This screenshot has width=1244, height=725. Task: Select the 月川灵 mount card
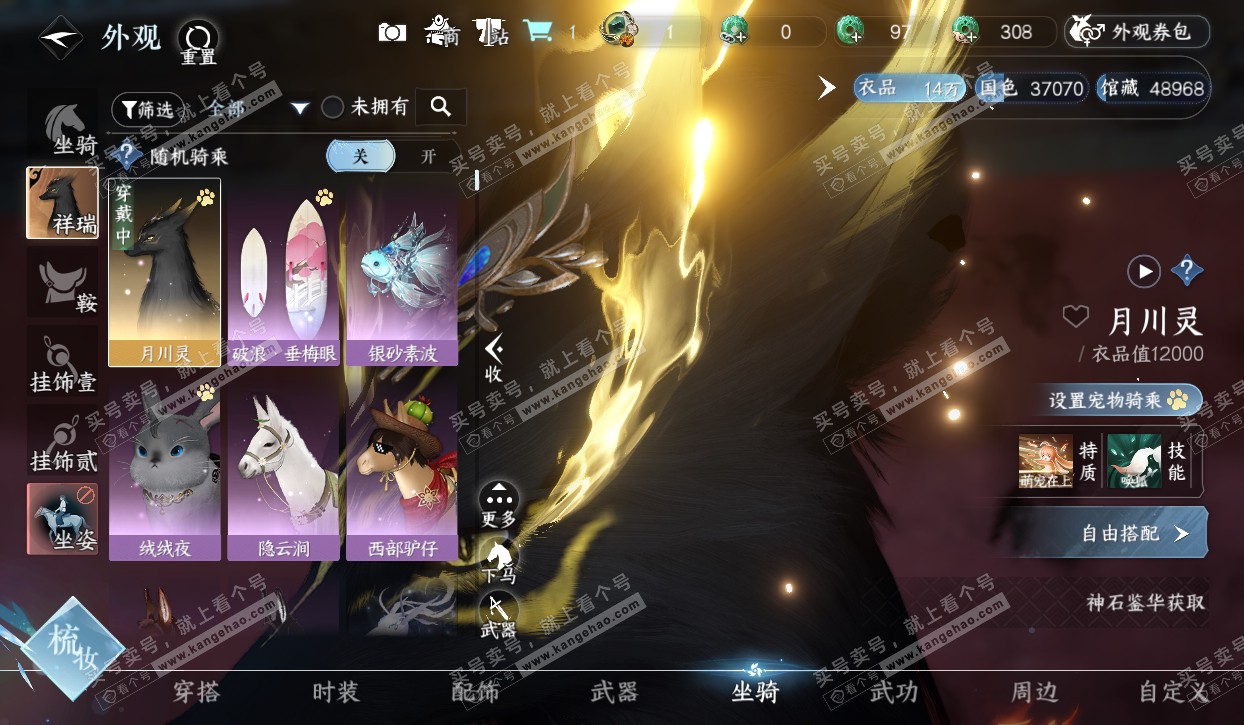coord(165,272)
